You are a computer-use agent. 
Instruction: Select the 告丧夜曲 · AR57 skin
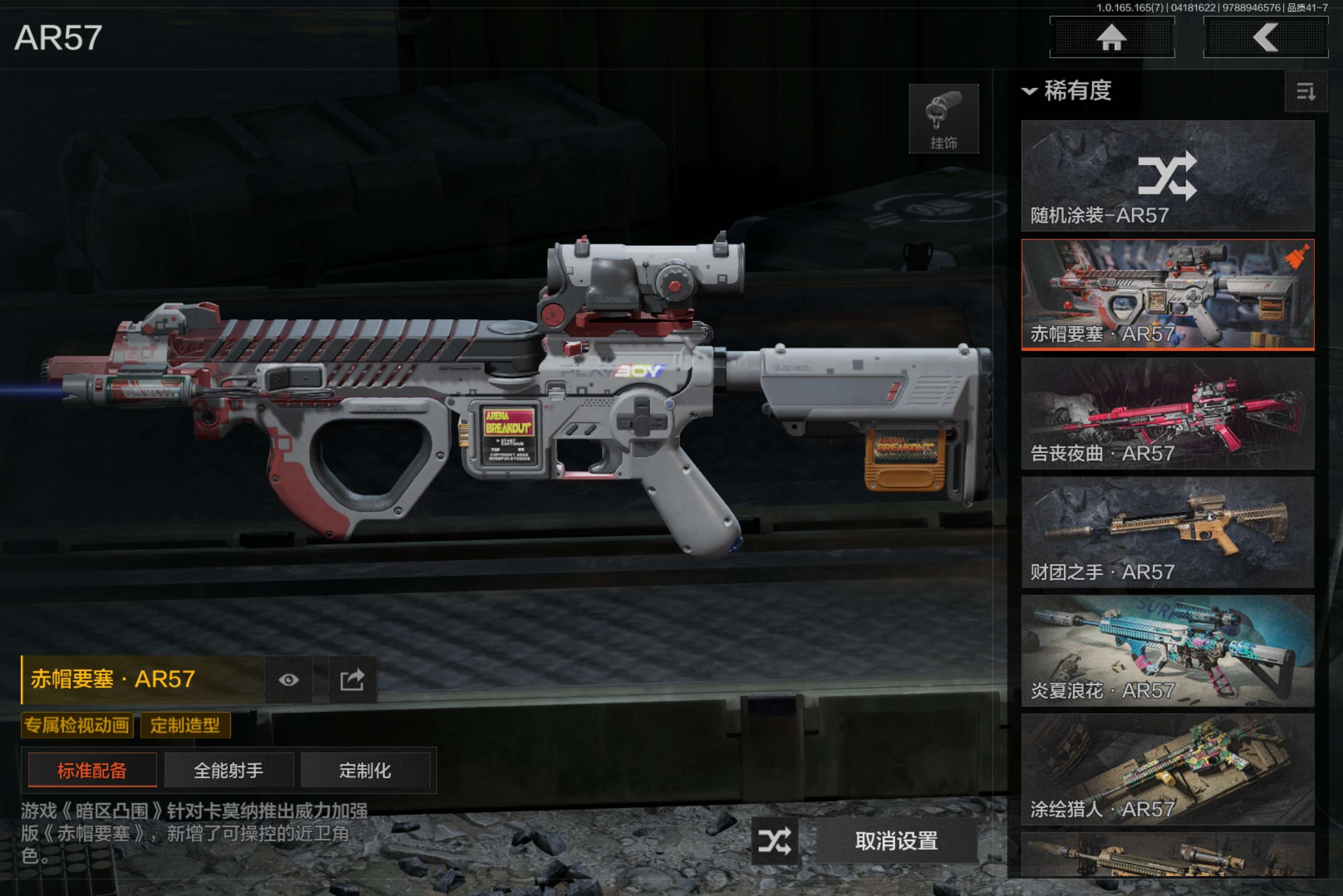click(x=1167, y=414)
